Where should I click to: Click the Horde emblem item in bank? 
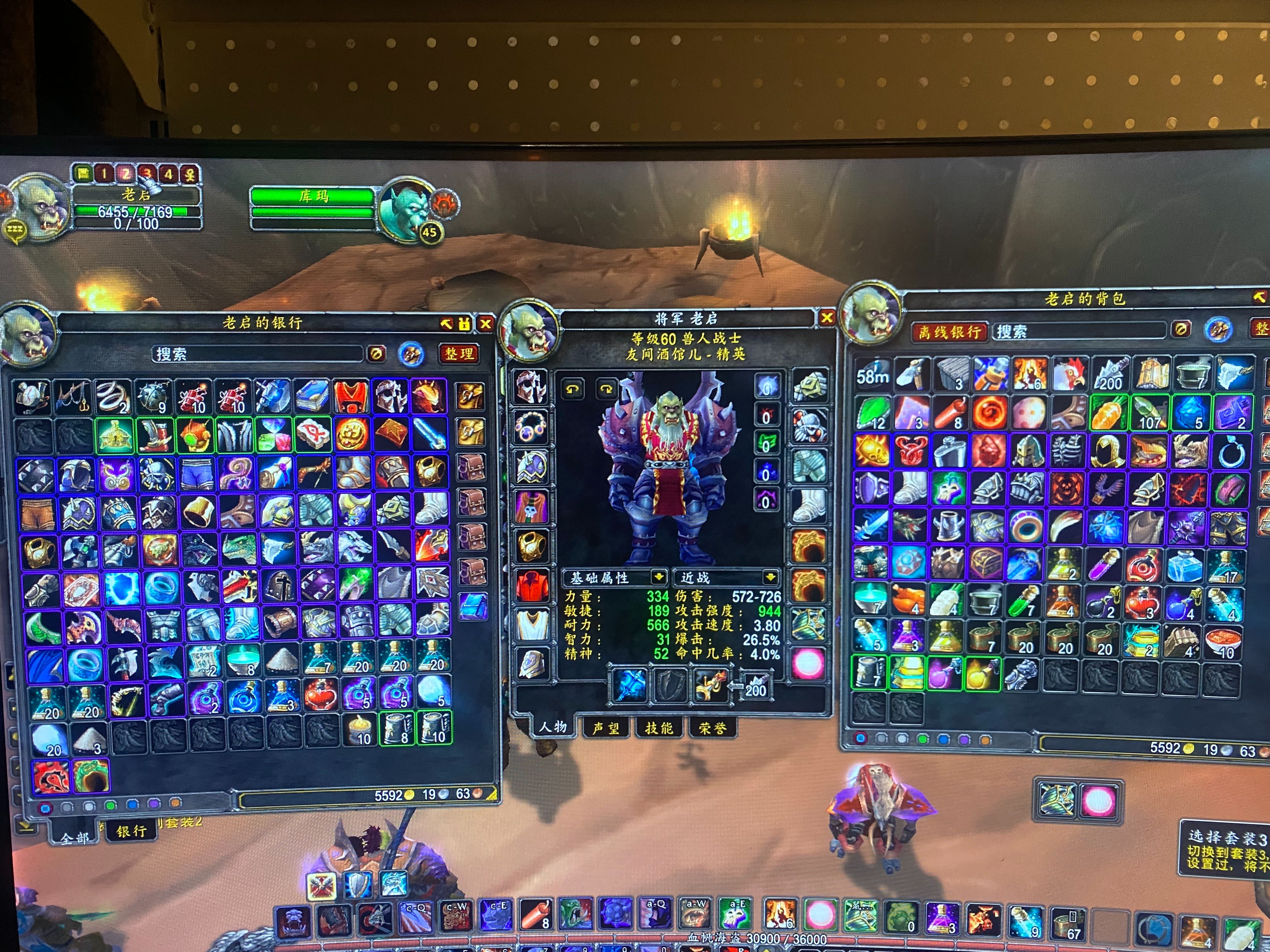51,776
